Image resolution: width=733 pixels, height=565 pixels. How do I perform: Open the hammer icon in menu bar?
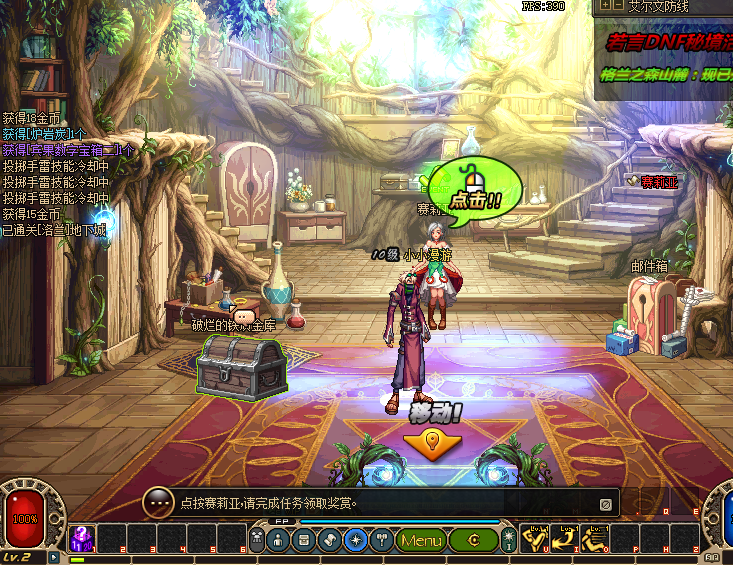coord(381,541)
